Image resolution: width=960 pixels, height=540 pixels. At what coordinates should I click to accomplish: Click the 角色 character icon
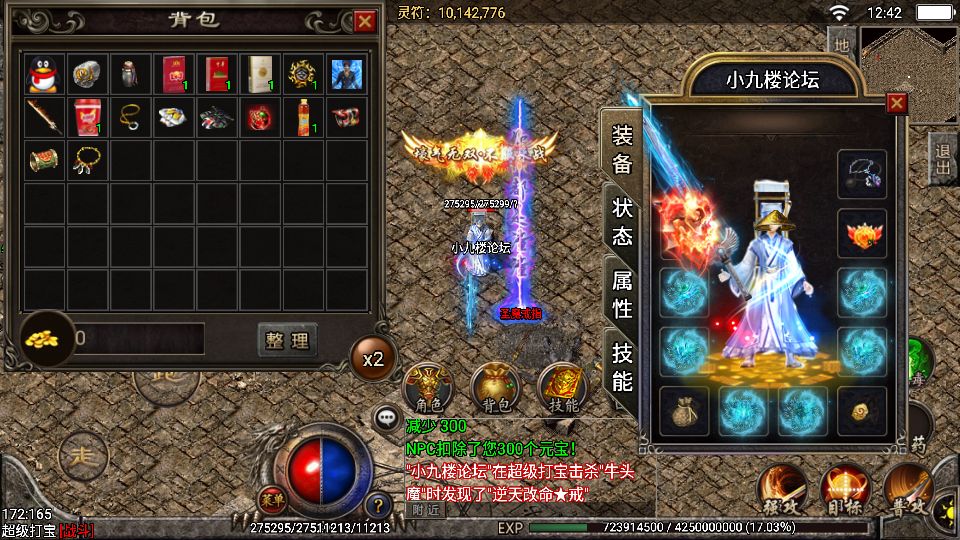click(x=428, y=388)
